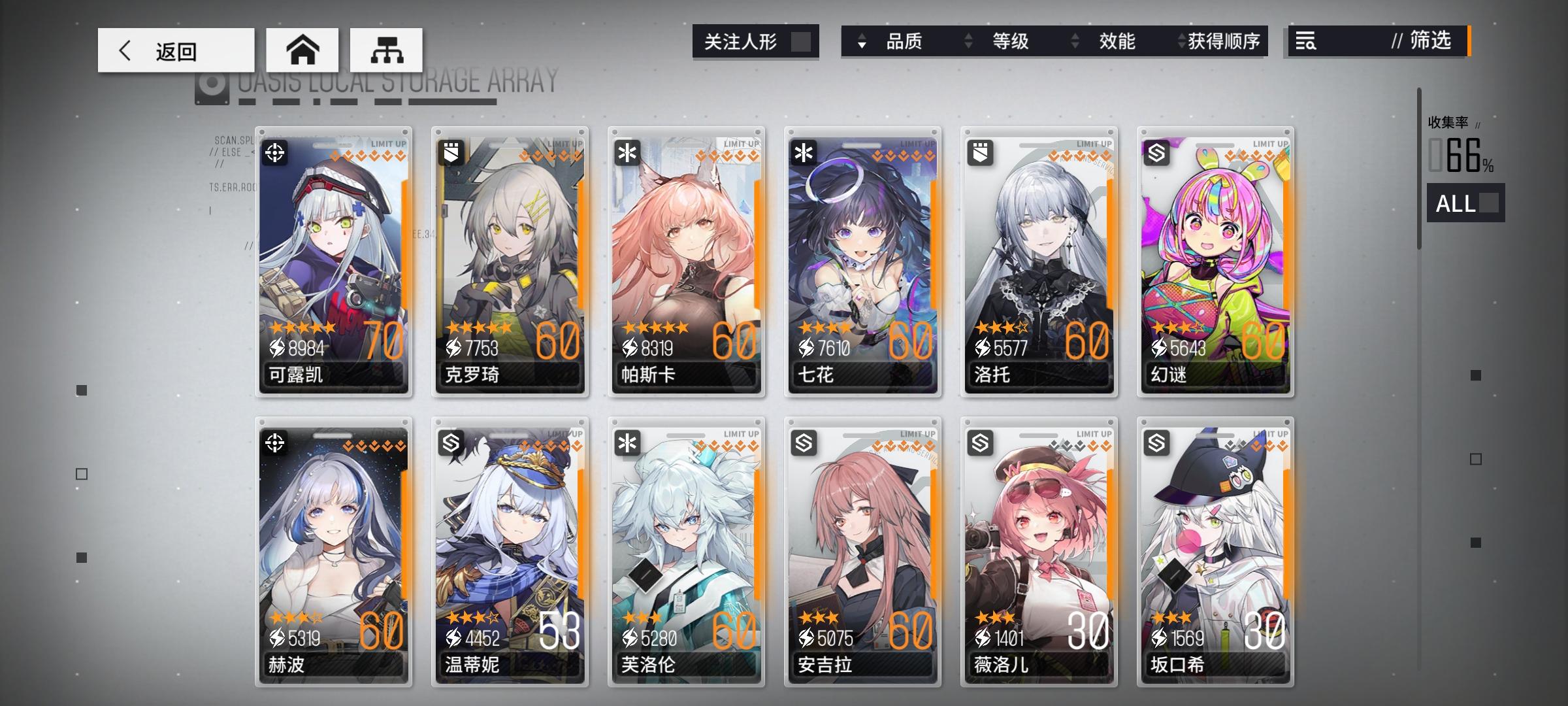
Task: Open the 筛选 filter panel
Action: tap(1424, 42)
